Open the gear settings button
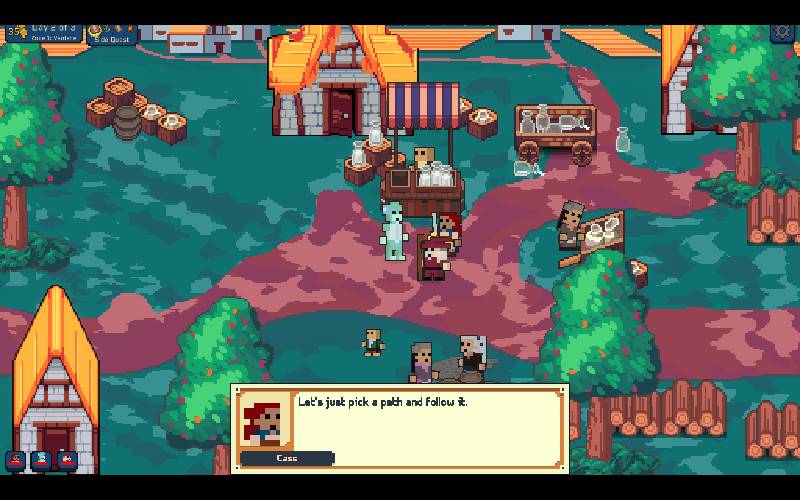Screen dimensions: 800x500 (781, 31)
